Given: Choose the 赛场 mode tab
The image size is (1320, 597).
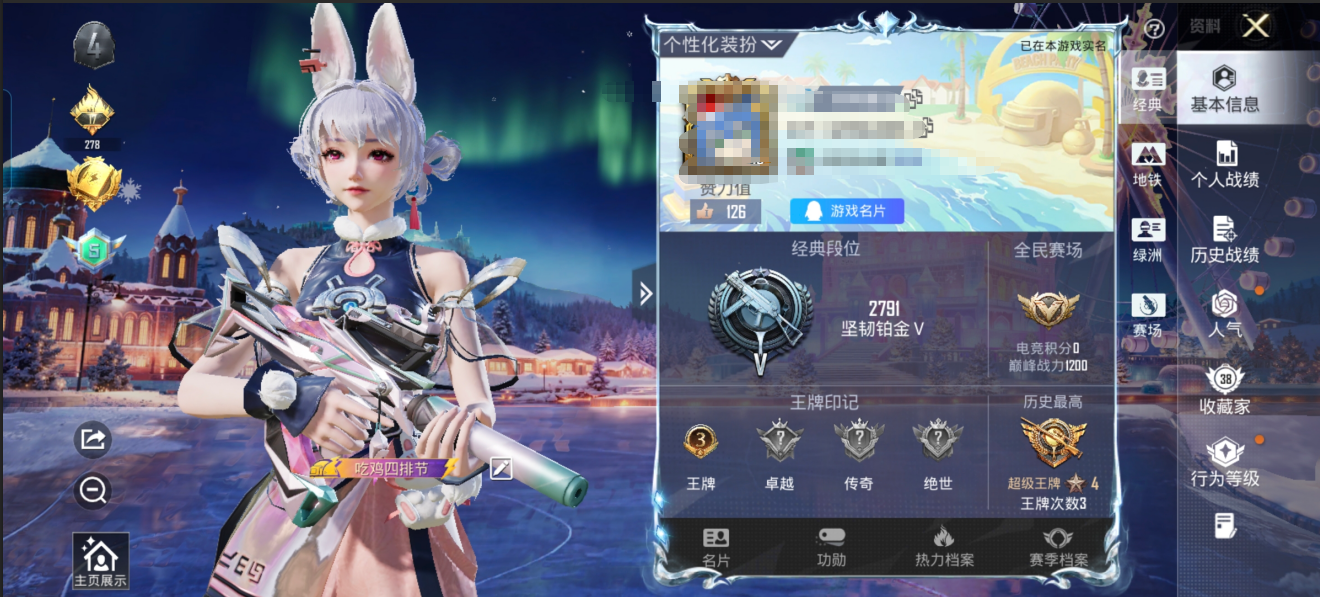Looking at the screenshot, I should pyautogui.click(x=1147, y=315).
